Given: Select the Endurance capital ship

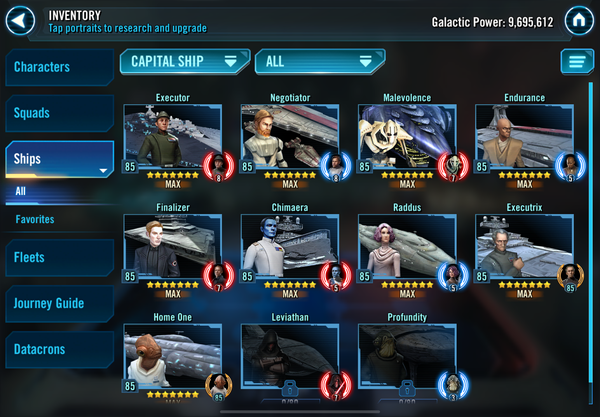Looking at the screenshot, I should click(x=523, y=138).
